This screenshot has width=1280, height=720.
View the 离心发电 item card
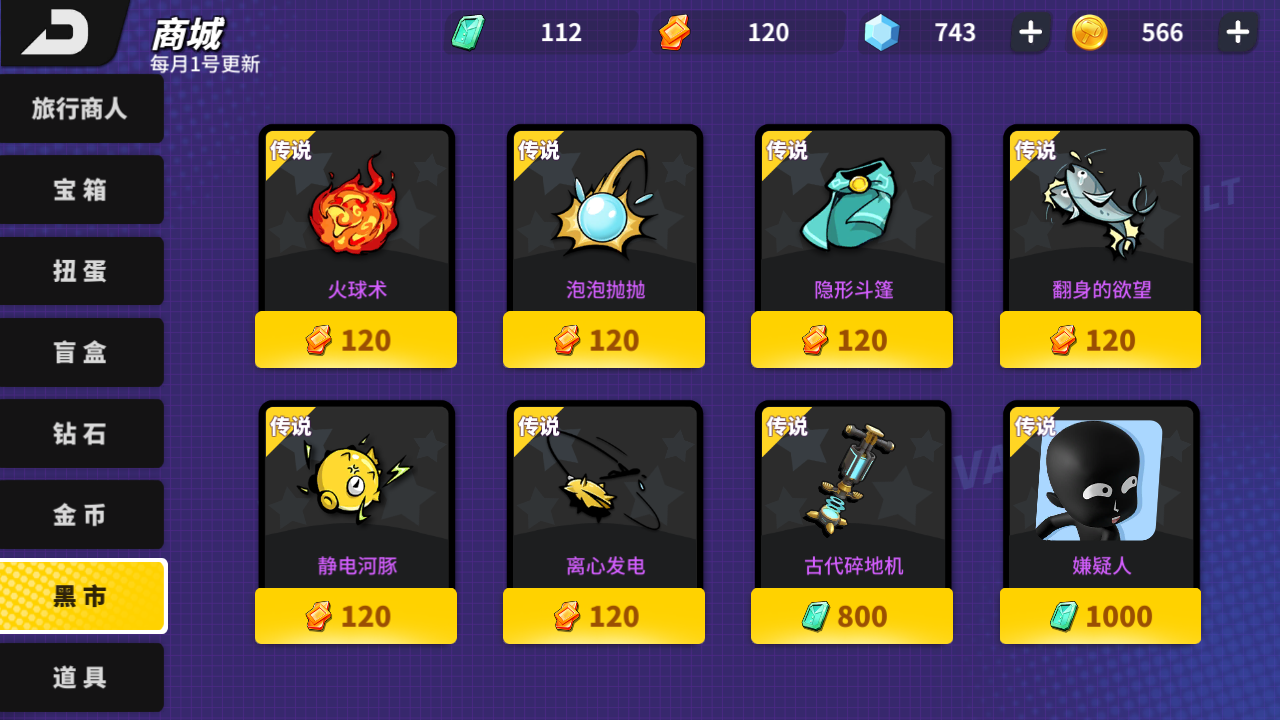tap(603, 490)
